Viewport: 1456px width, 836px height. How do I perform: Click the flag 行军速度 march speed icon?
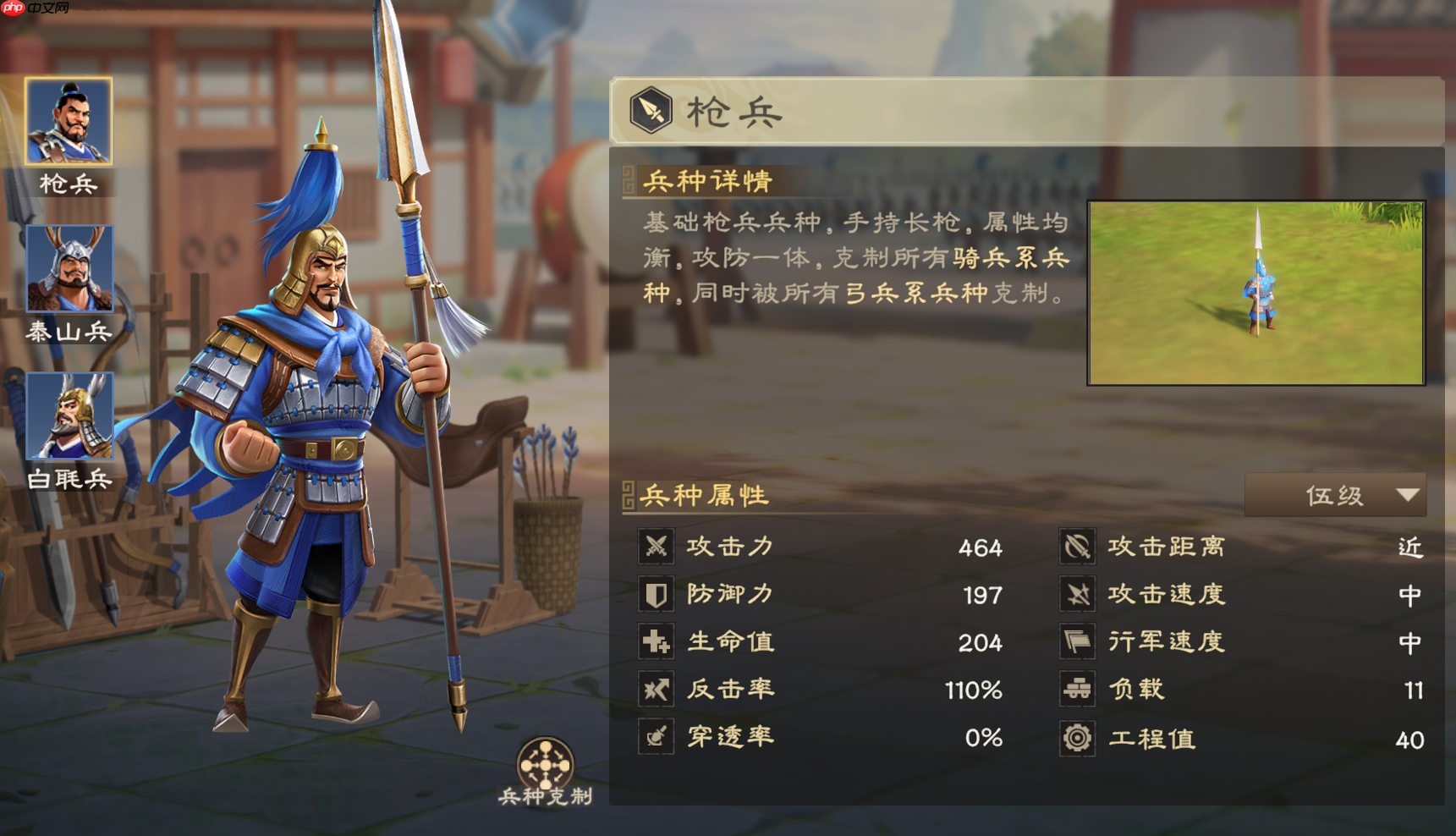pos(1076,641)
